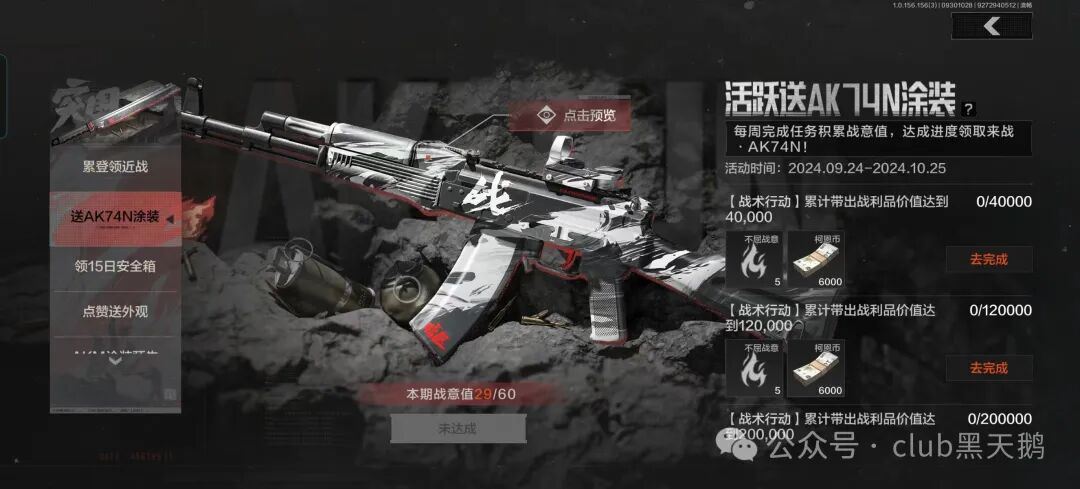Inspect the 柯恩币 6000 reward of the 40,000 task
This screenshot has width=1080, height=489.
pyautogui.click(x=816, y=258)
